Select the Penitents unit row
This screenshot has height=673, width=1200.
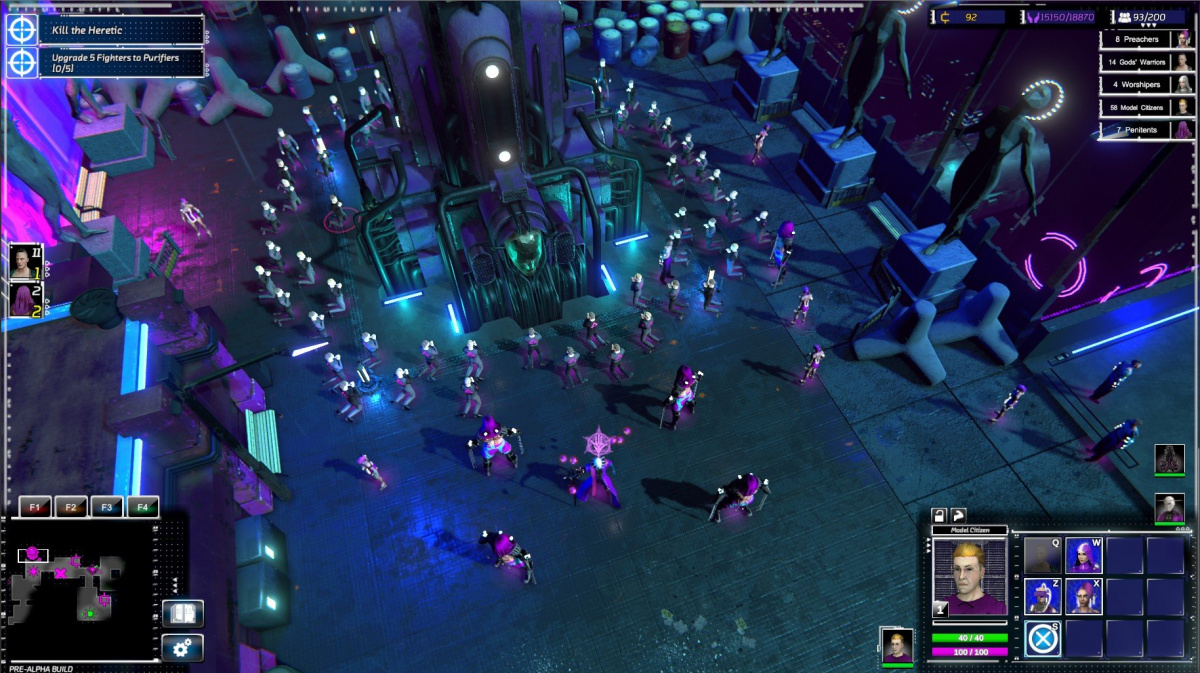click(1148, 130)
